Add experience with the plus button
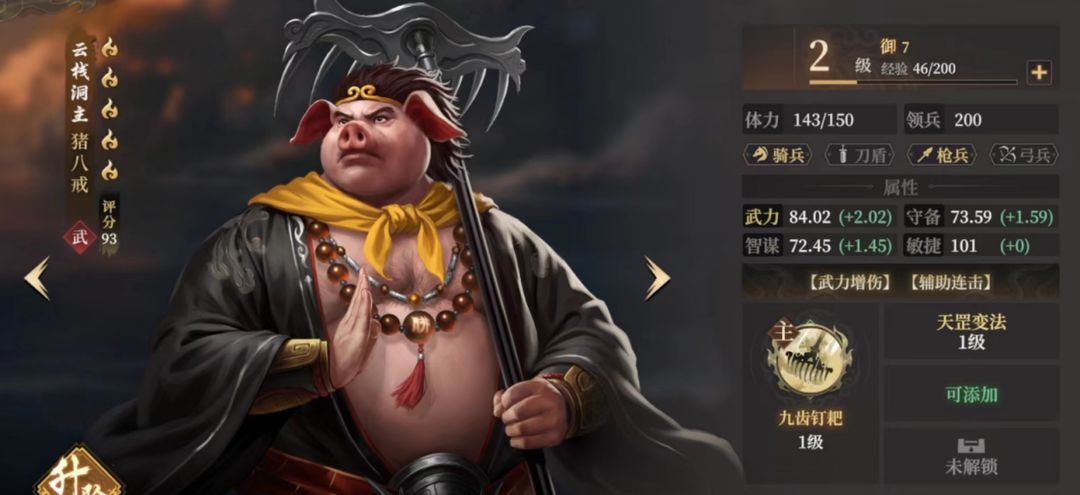1080x495 pixels. tap(1039, 72)
